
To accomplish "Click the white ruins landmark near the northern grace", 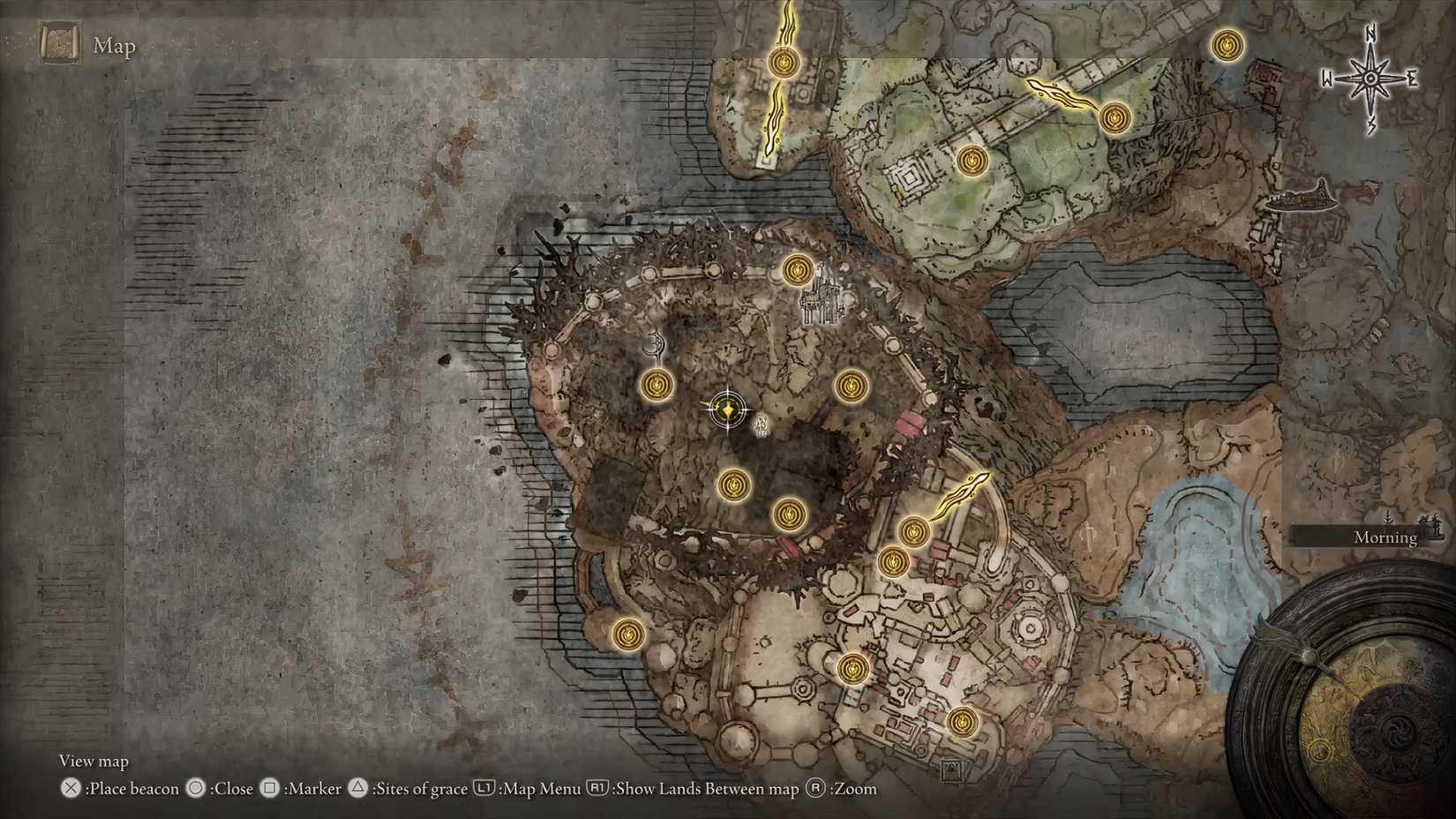I will click(819, 300).
